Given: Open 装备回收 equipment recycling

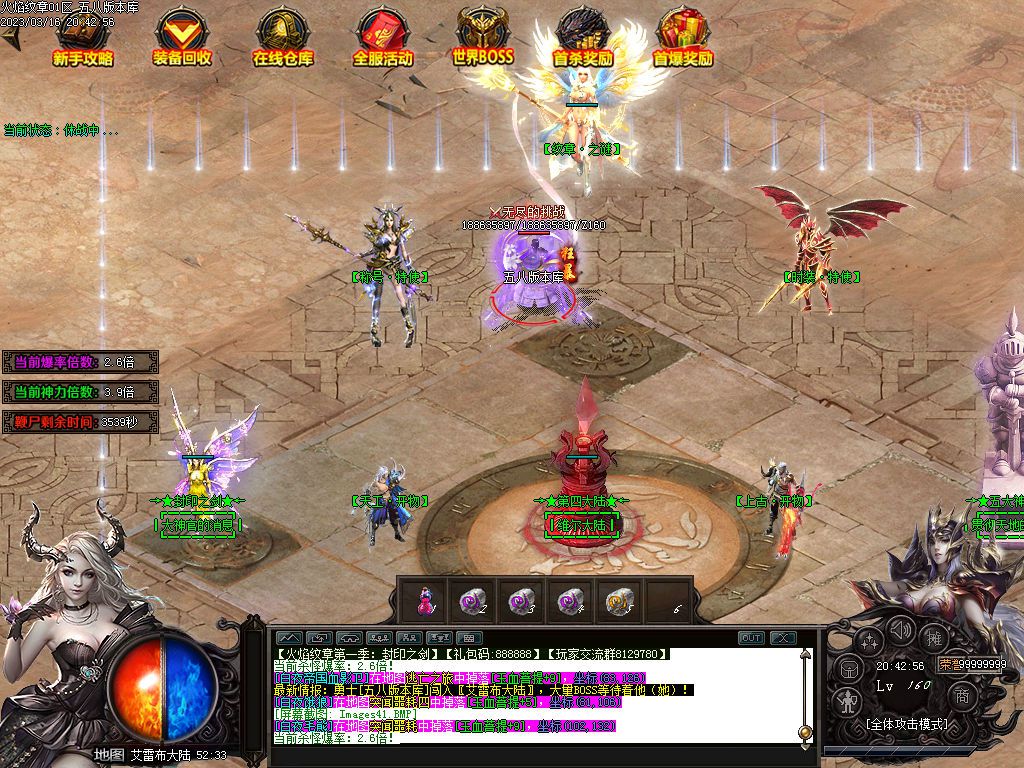Looking at the screenshot, I should tap(182, 38).
